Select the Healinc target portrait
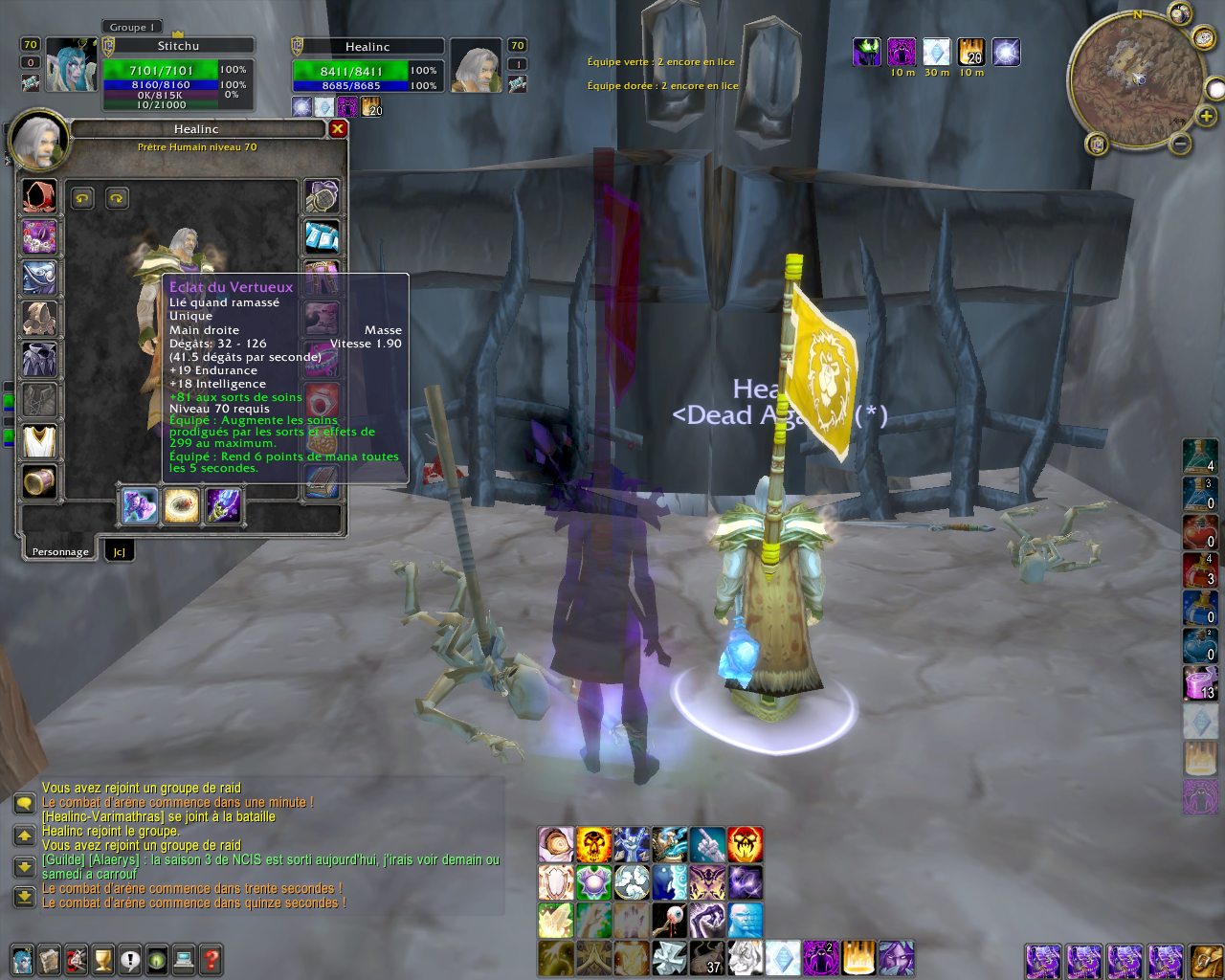The height and width of the screenshot is (980, 1225). point(476,66)
